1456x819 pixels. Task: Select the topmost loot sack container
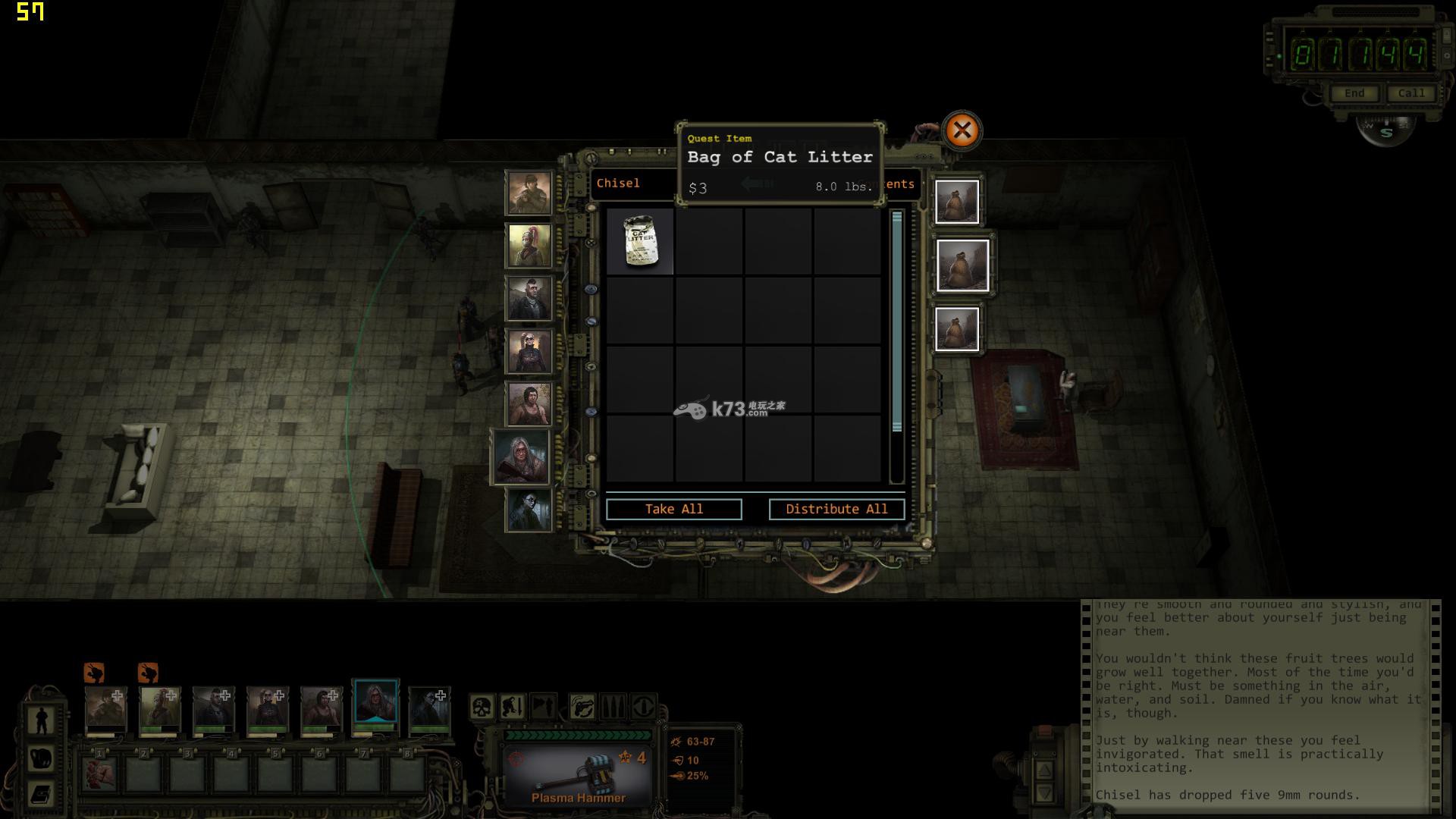point(957,202)
